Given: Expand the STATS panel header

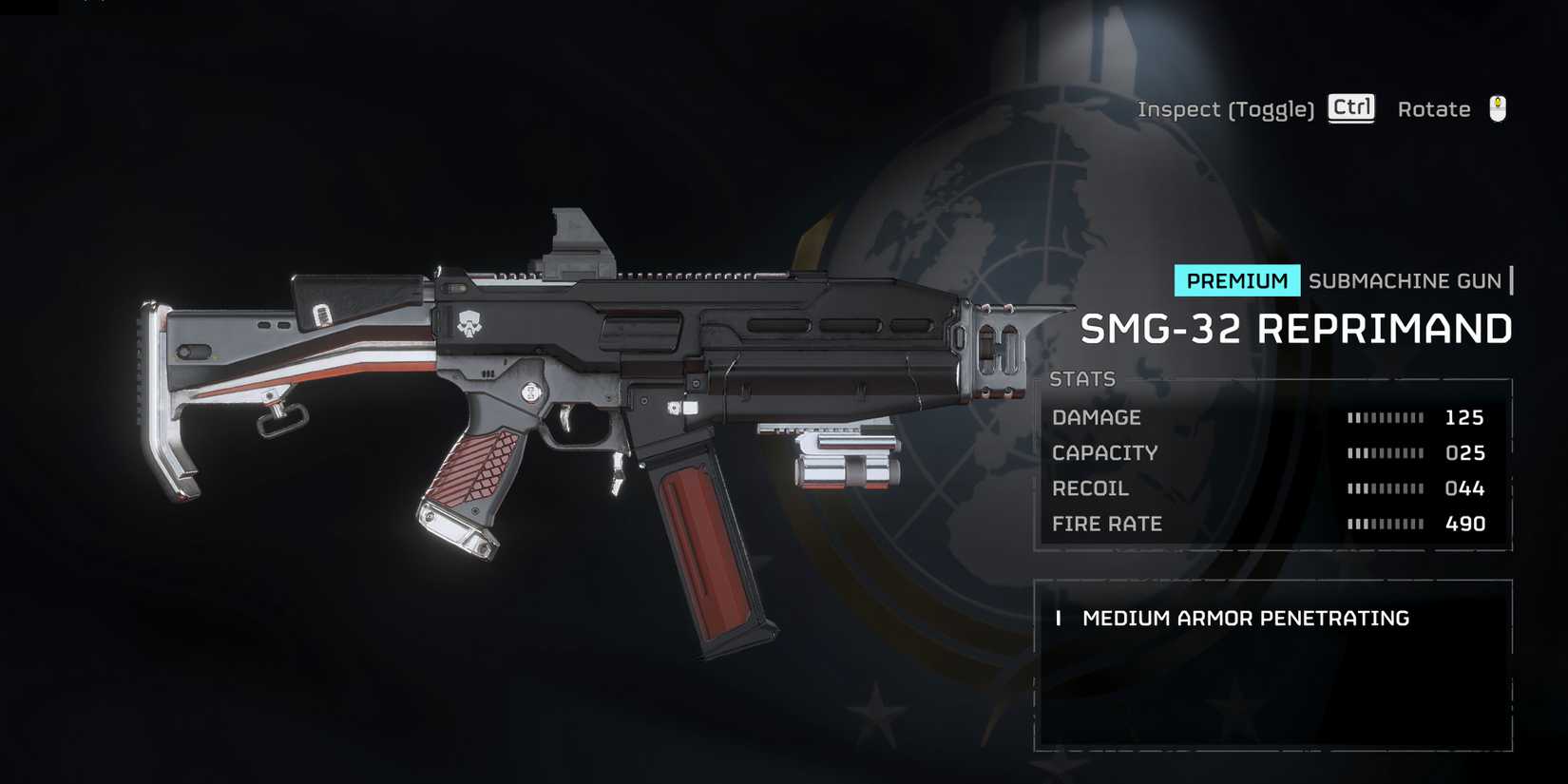Looking at the screenshot, I should 1081,379.
